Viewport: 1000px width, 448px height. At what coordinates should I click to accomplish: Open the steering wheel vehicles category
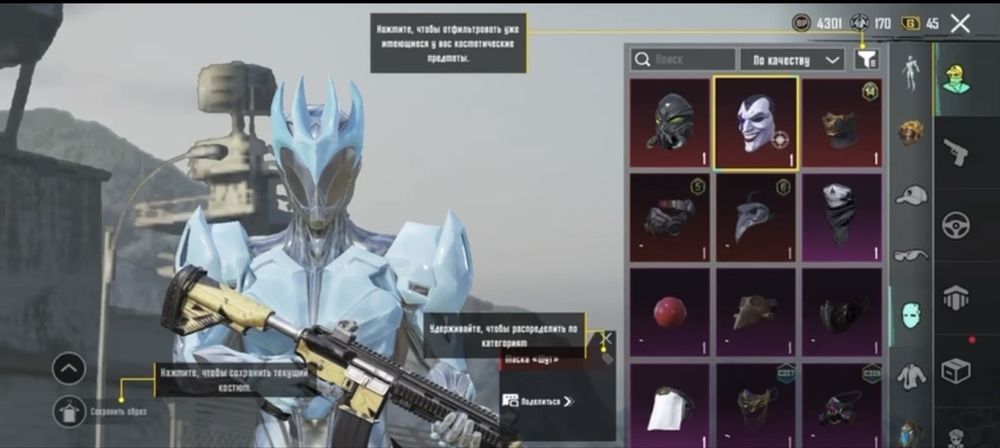click(x=957, y=225)
